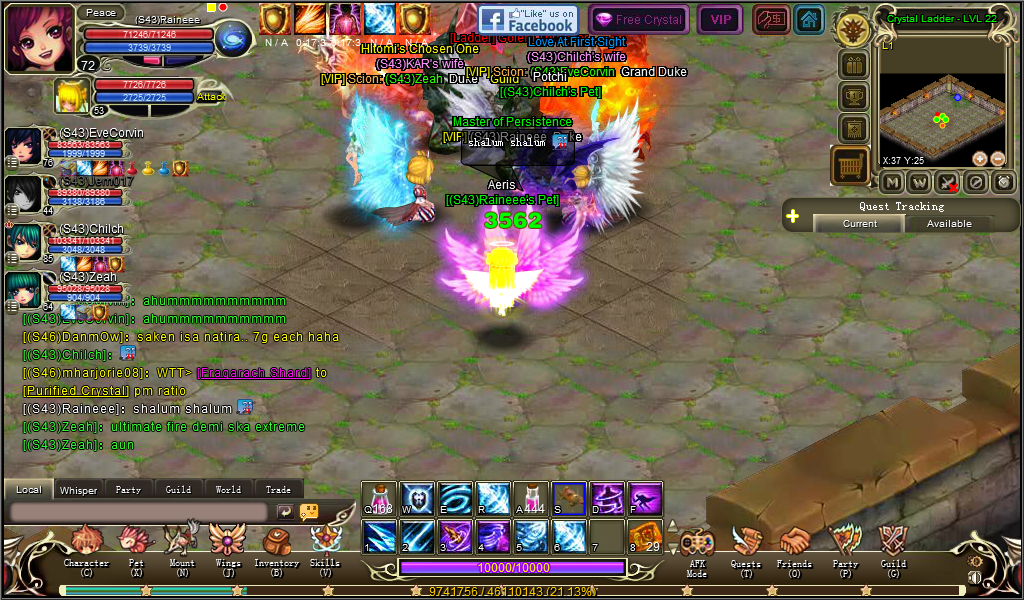Open the shopping cart store
The height and width of the screenshot is (600, 1024).
click(850, 165)
